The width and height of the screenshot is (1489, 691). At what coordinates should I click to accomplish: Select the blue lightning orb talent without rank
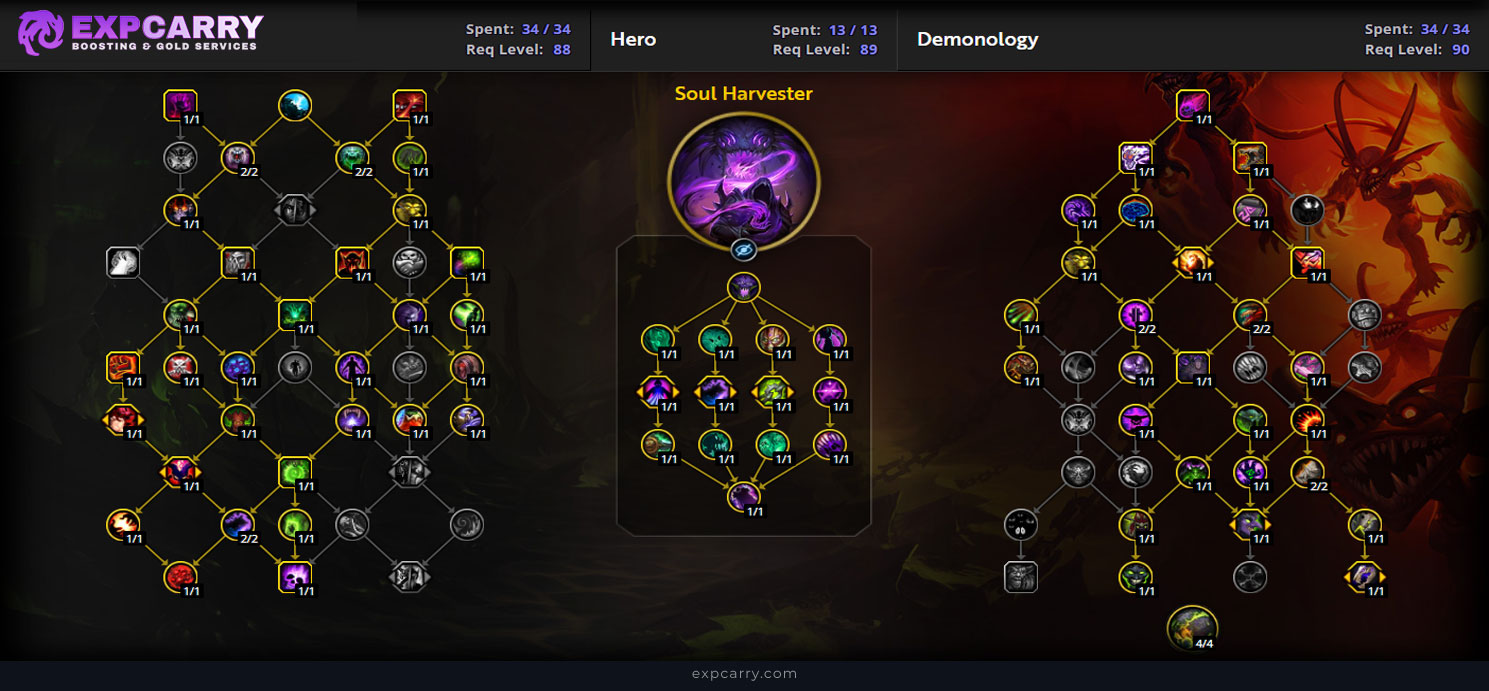295,104
